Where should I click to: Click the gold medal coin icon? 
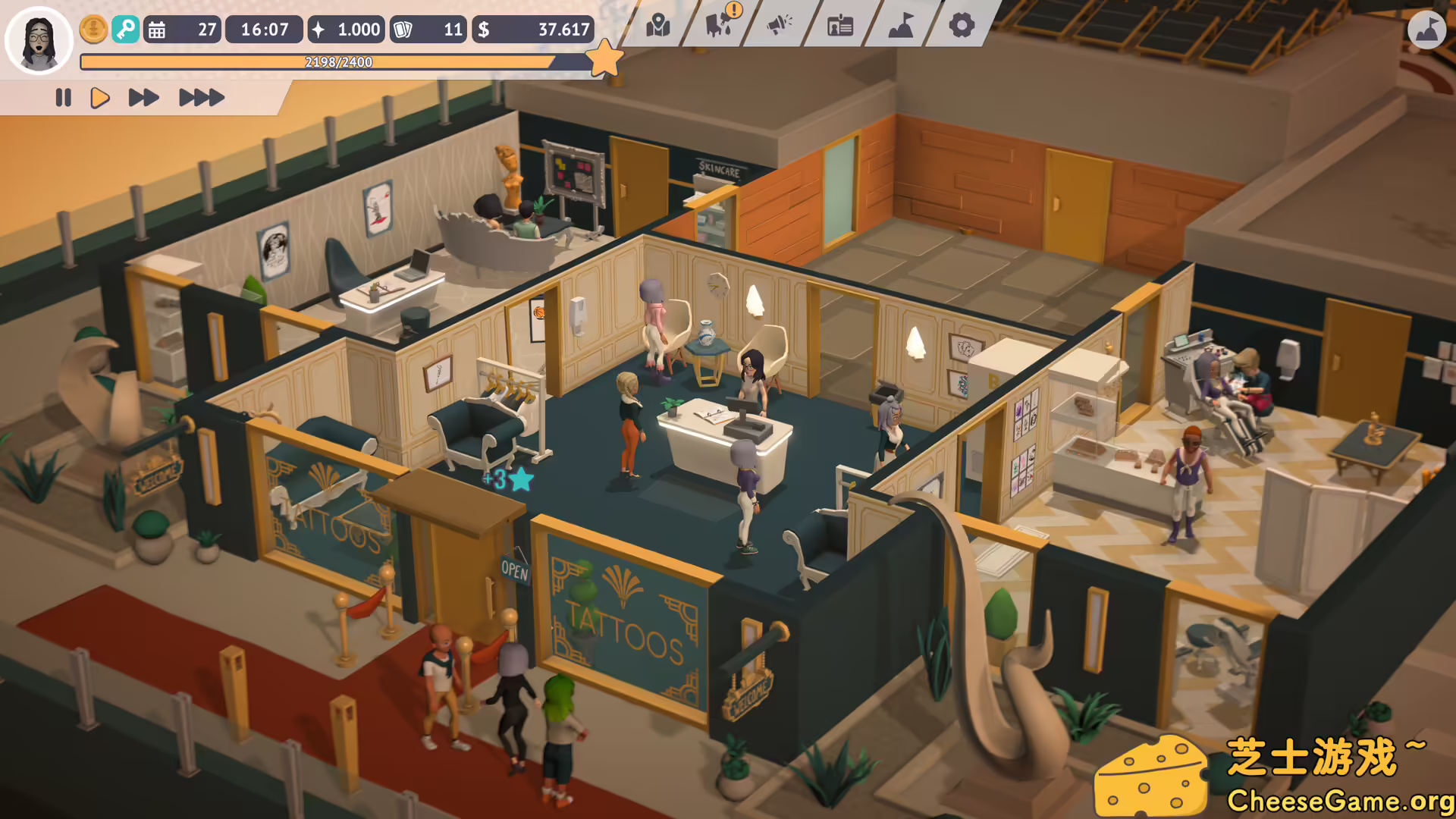click(x=93, y=29)
